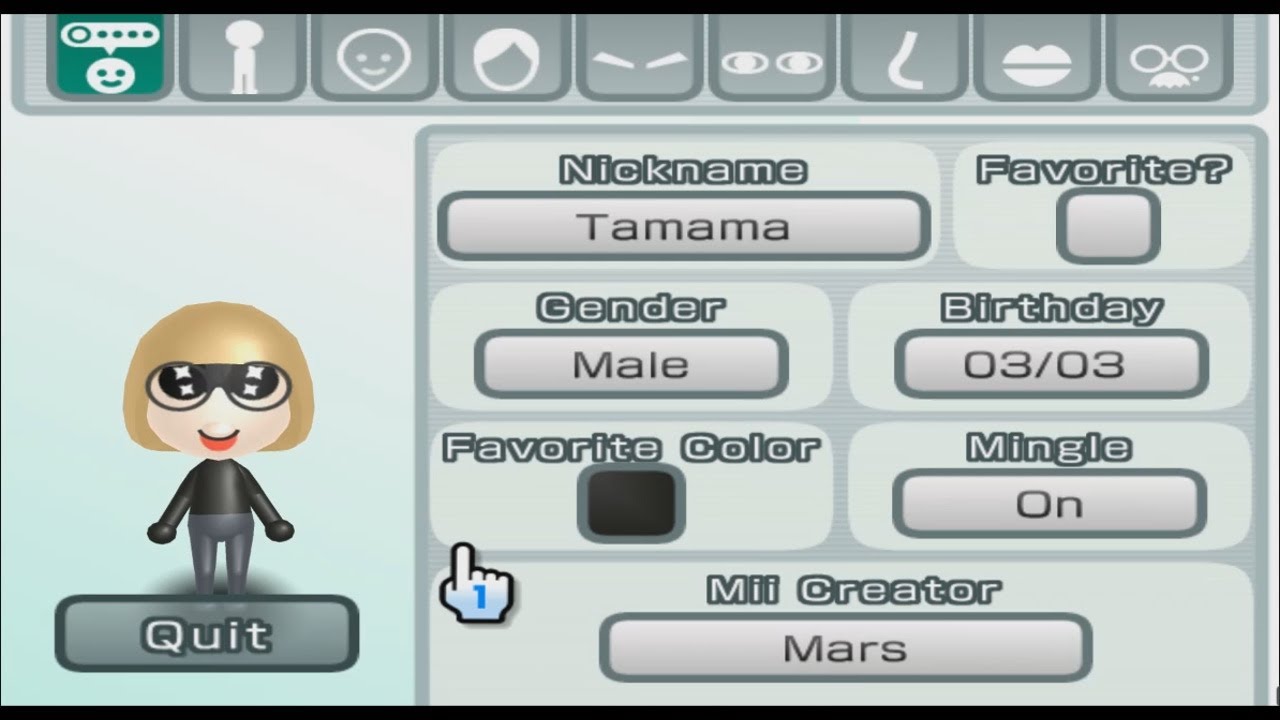1280x720 pixels.
Task: Select the body and build tab
Action: click(x=240, y=55)
